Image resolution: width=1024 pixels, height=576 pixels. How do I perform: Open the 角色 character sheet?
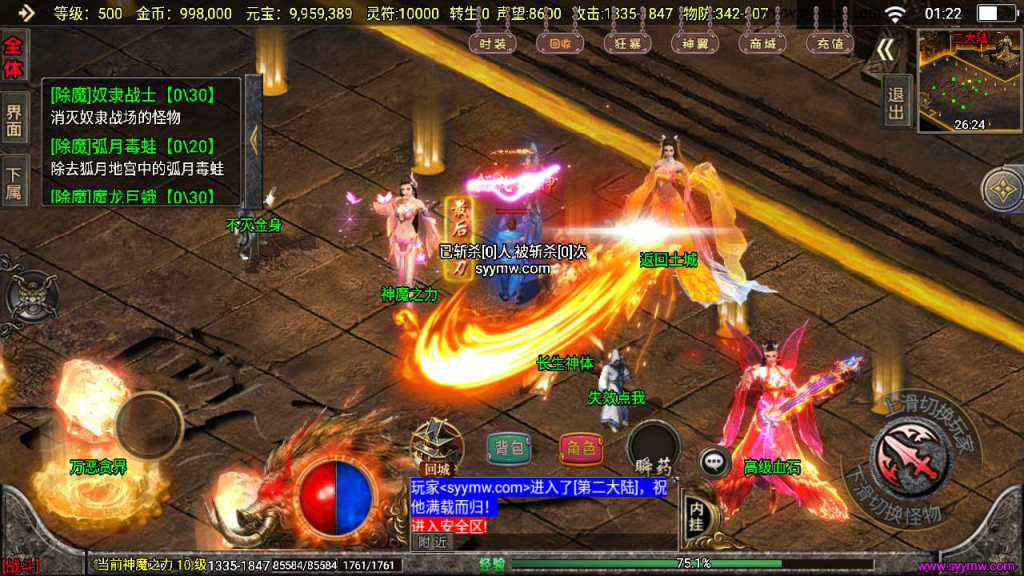pos(581,448)
